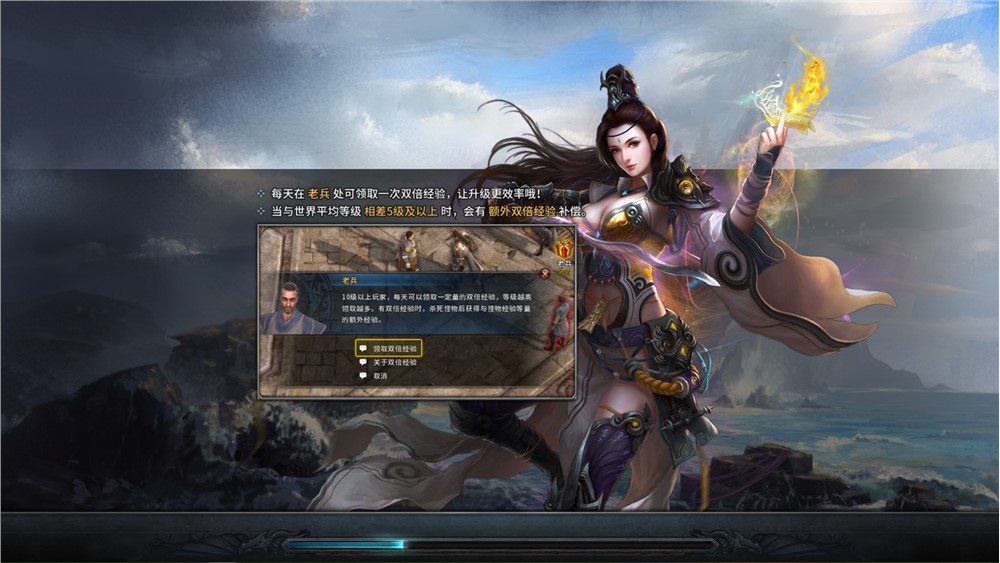Viewport: 1000px width, 563px height.
Task: Open the 老兵 gift box icon
Action: (x=563, y=245)
